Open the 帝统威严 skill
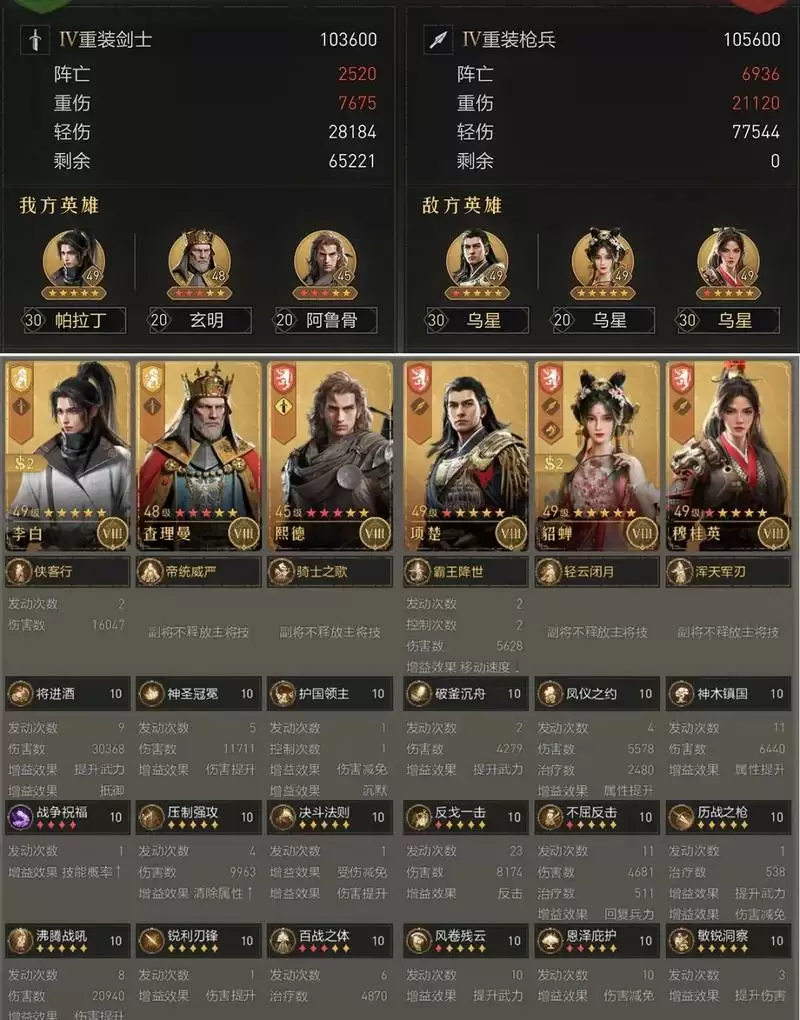 pos(198,572)
